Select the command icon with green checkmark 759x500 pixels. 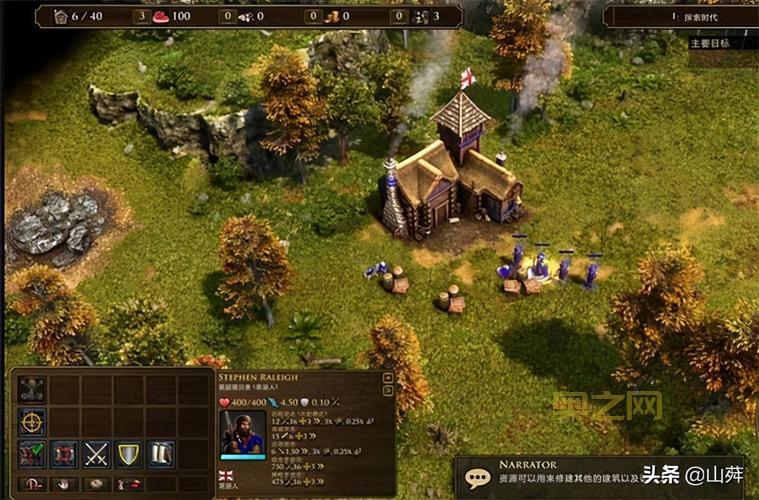point(31,454)
